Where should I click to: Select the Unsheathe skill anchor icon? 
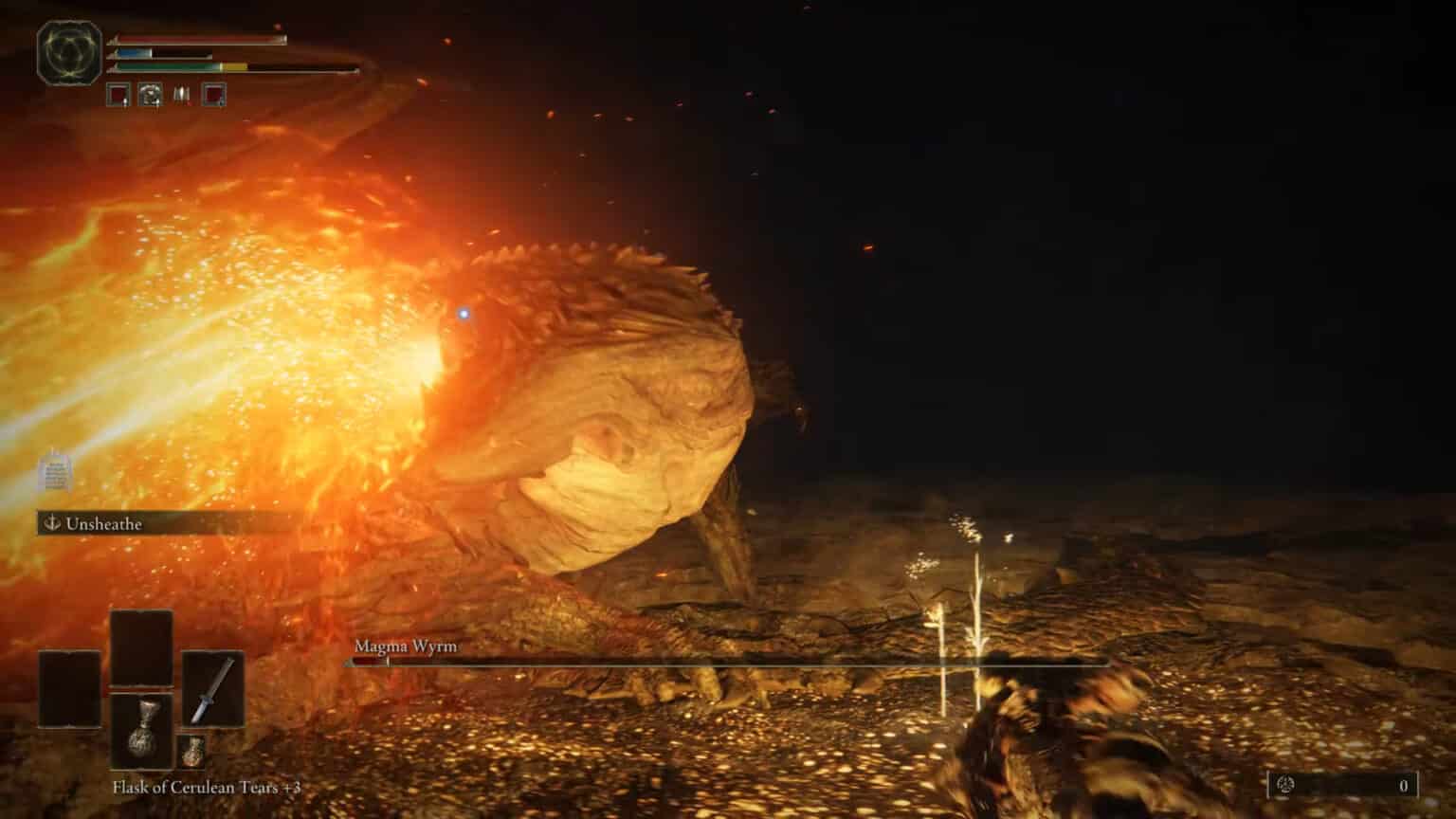coord(51,521)
